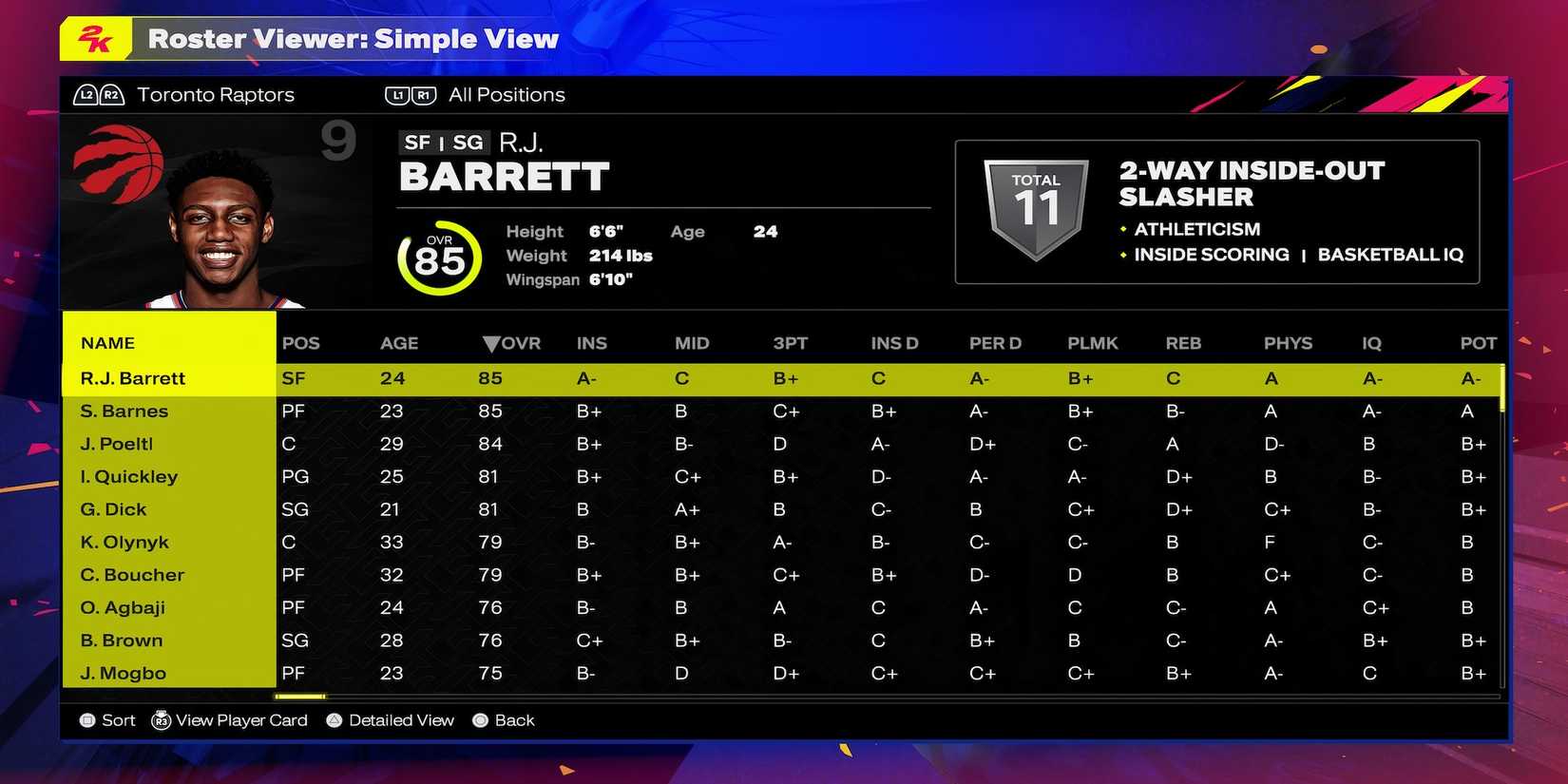Click the L2/R2 team cycle icon
Image resolution: width=1568 pixels, height=784 pixels.
tap(99, 94)
